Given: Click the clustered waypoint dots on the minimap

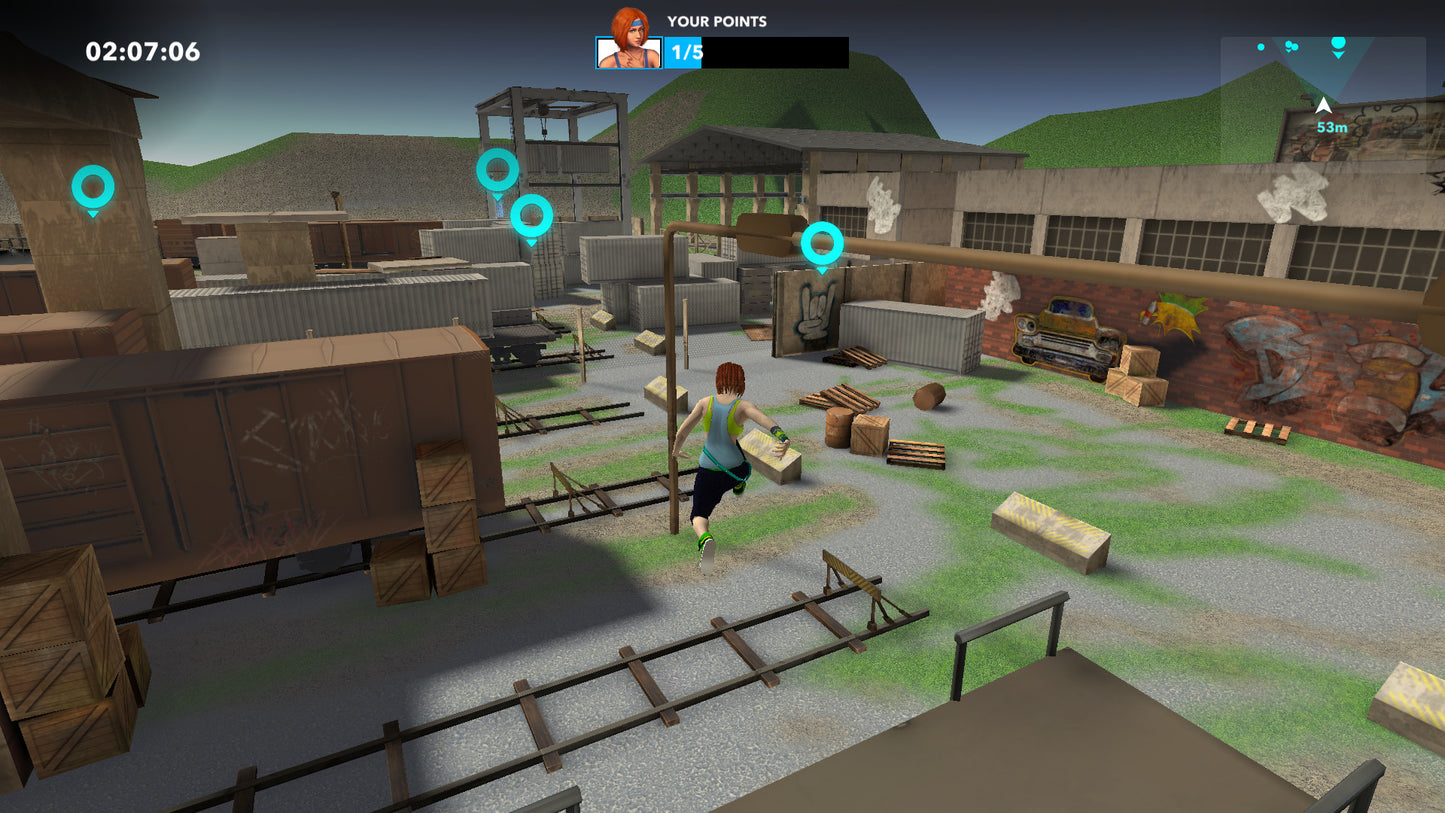Looking at the screenshot, I should pos(1291,46).
